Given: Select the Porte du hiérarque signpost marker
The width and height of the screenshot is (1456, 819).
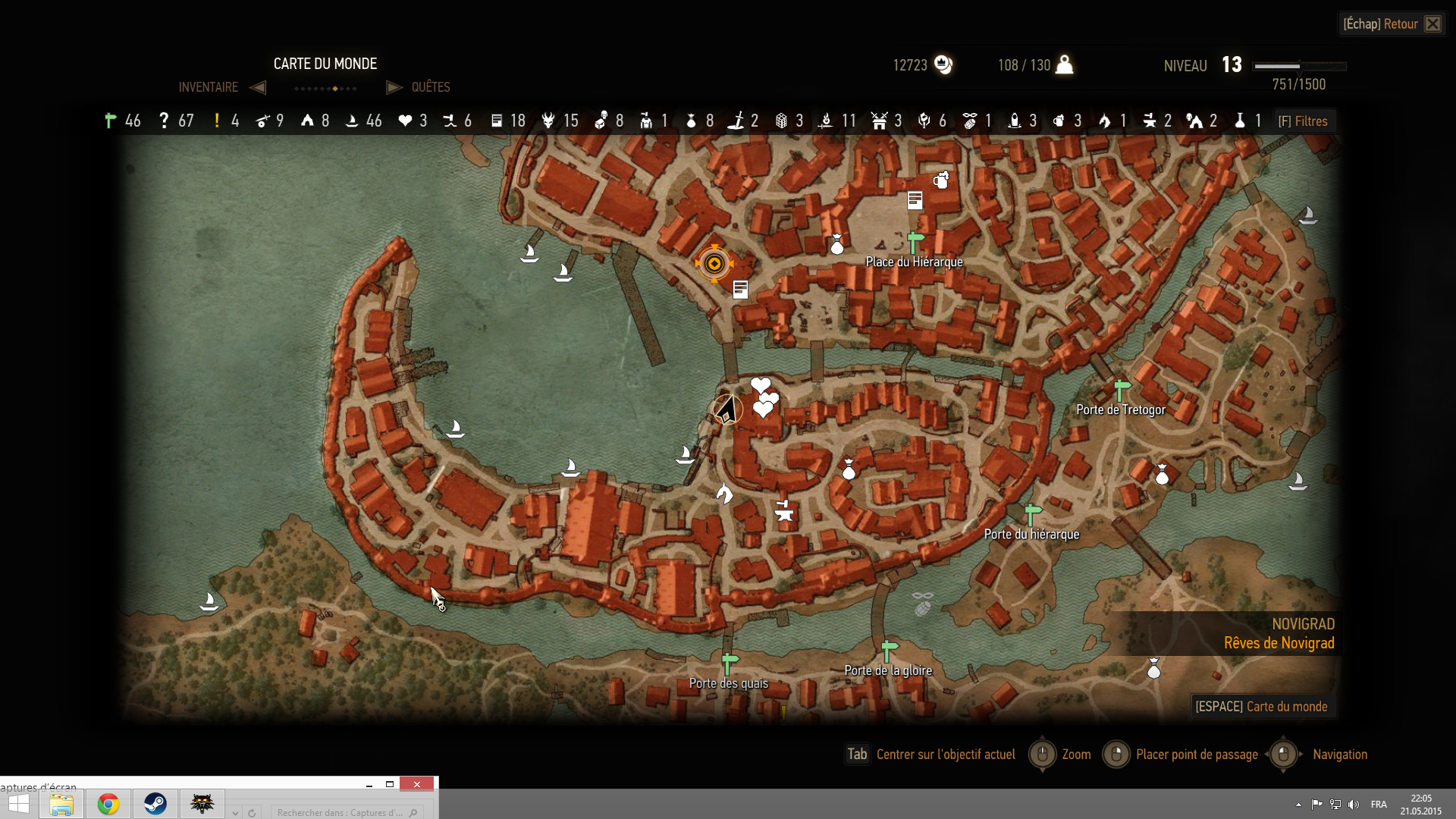Looking at the screenshot, I should pyautogui.click(x=1032, y=515).
